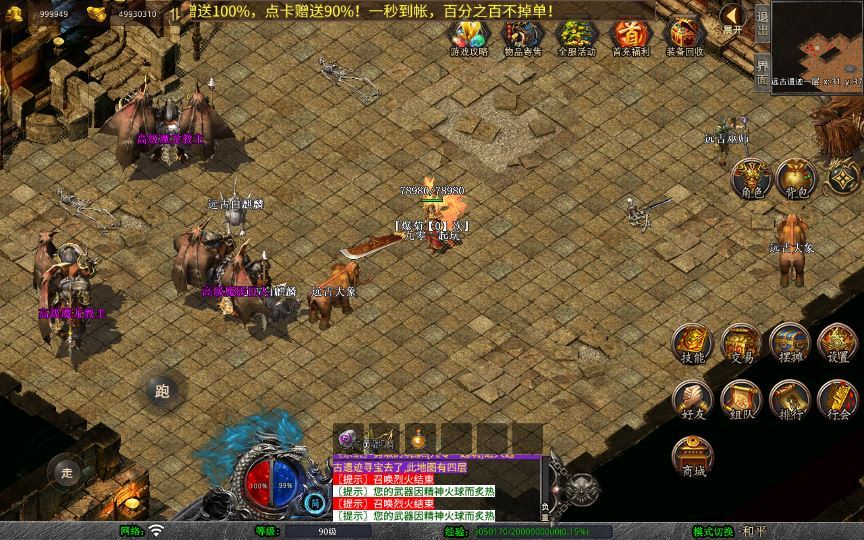Screen dimensions: 864x540
Task: Open the 设置 settings menu
Action: tap(837, 343)
